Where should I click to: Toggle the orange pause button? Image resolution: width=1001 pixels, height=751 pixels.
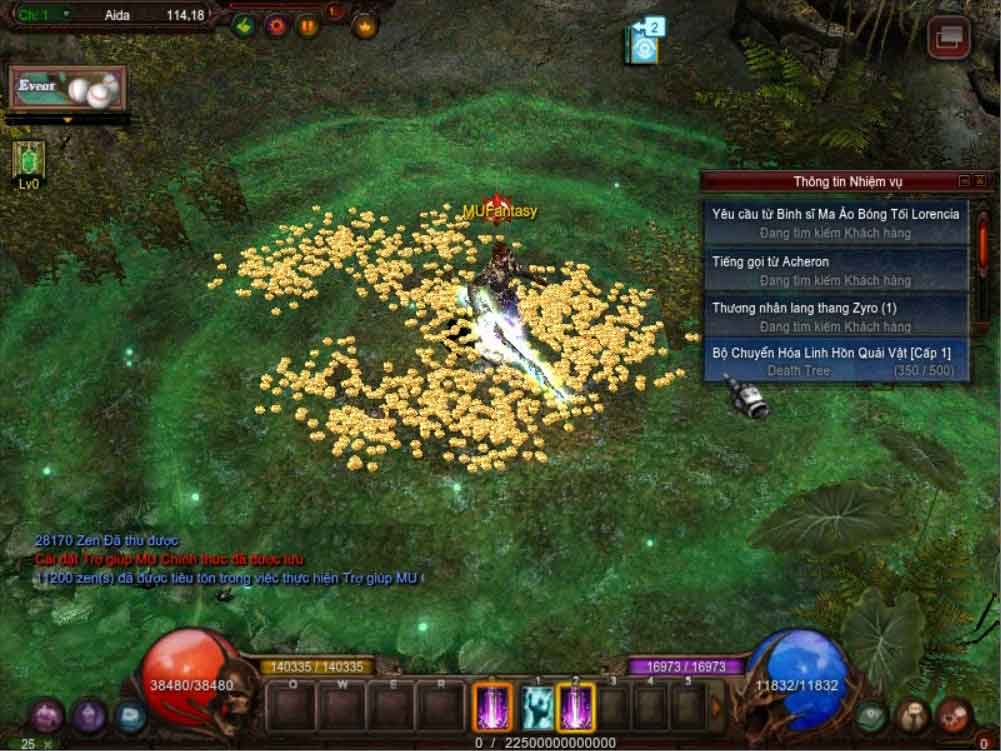coord(308,25)
